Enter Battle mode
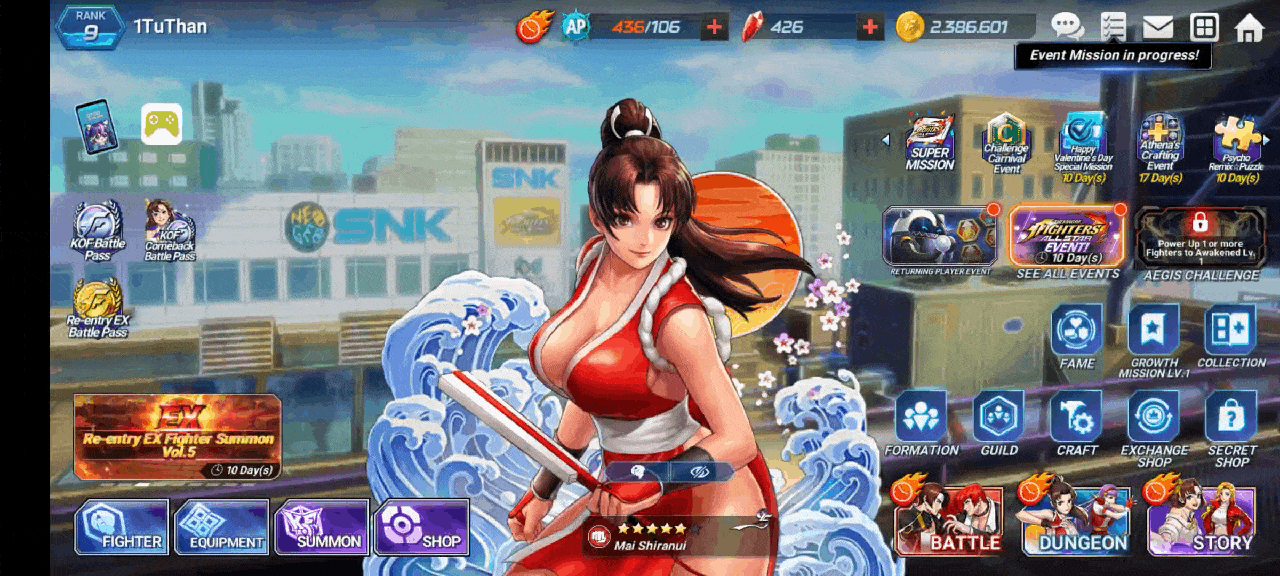 (948, 522)
